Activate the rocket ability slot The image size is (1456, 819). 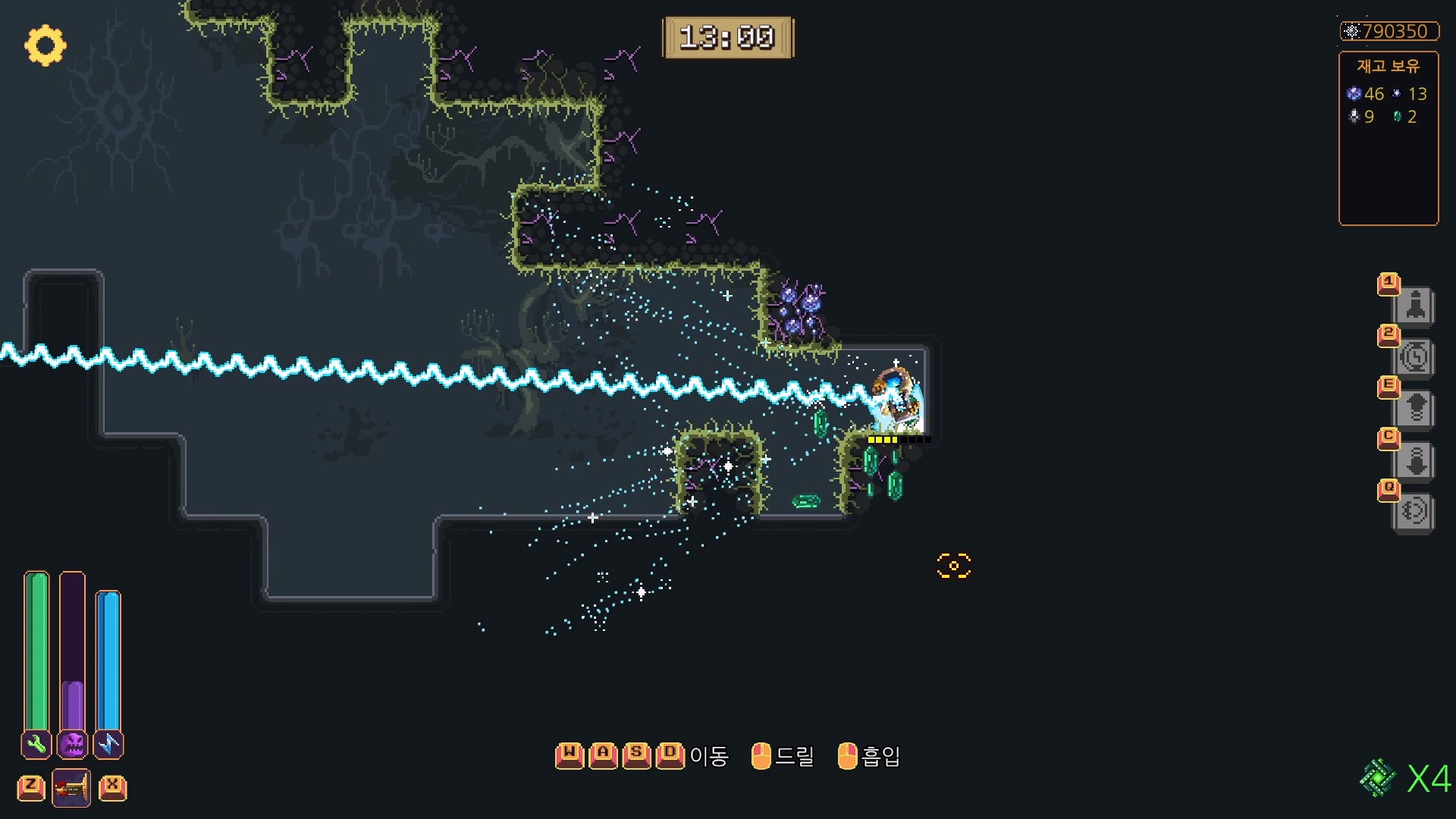1414,306
